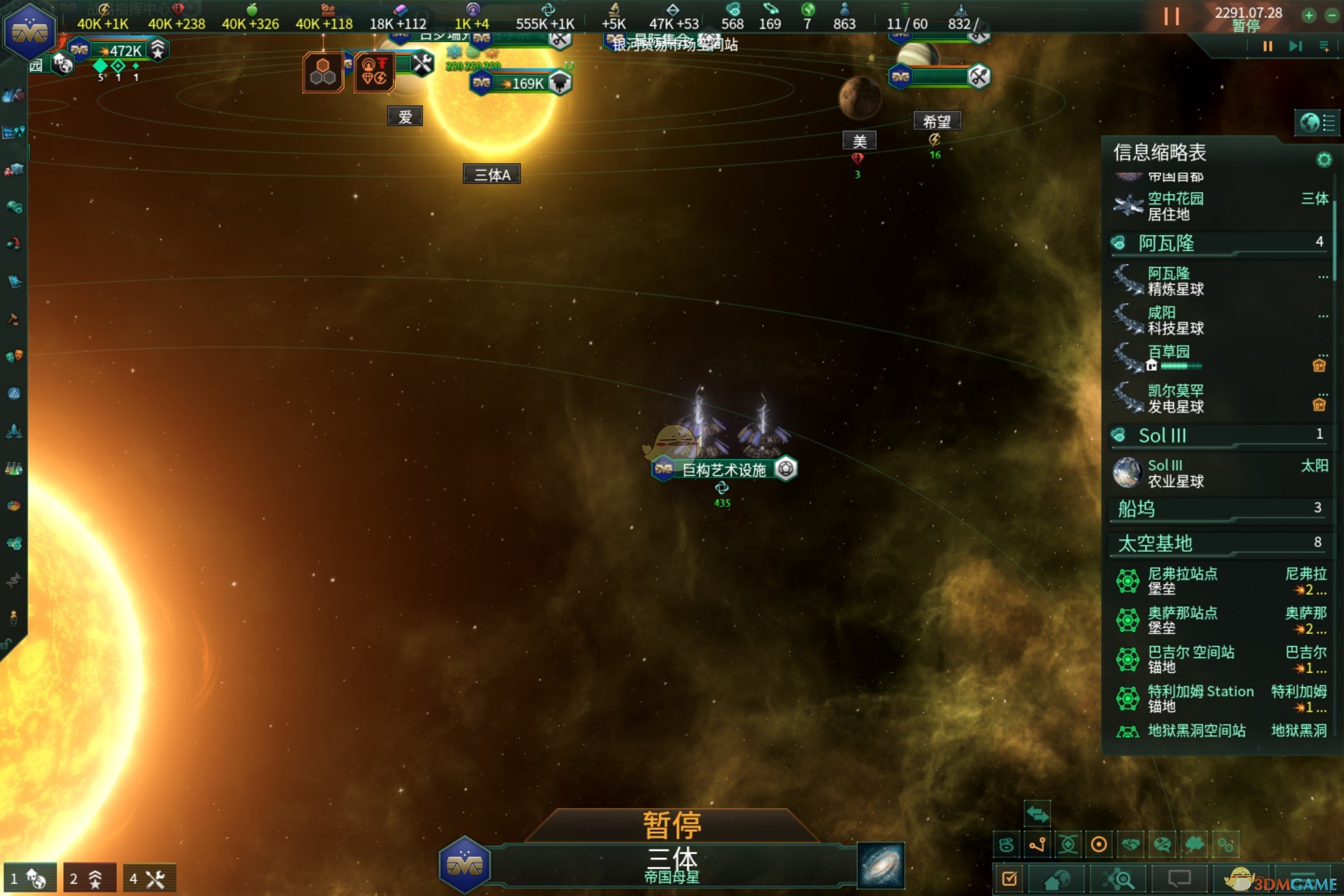The height and width of the screenshot is (896, 1344).
Task: Decrease game speed with the minus button
Action: pos(1332,16)
